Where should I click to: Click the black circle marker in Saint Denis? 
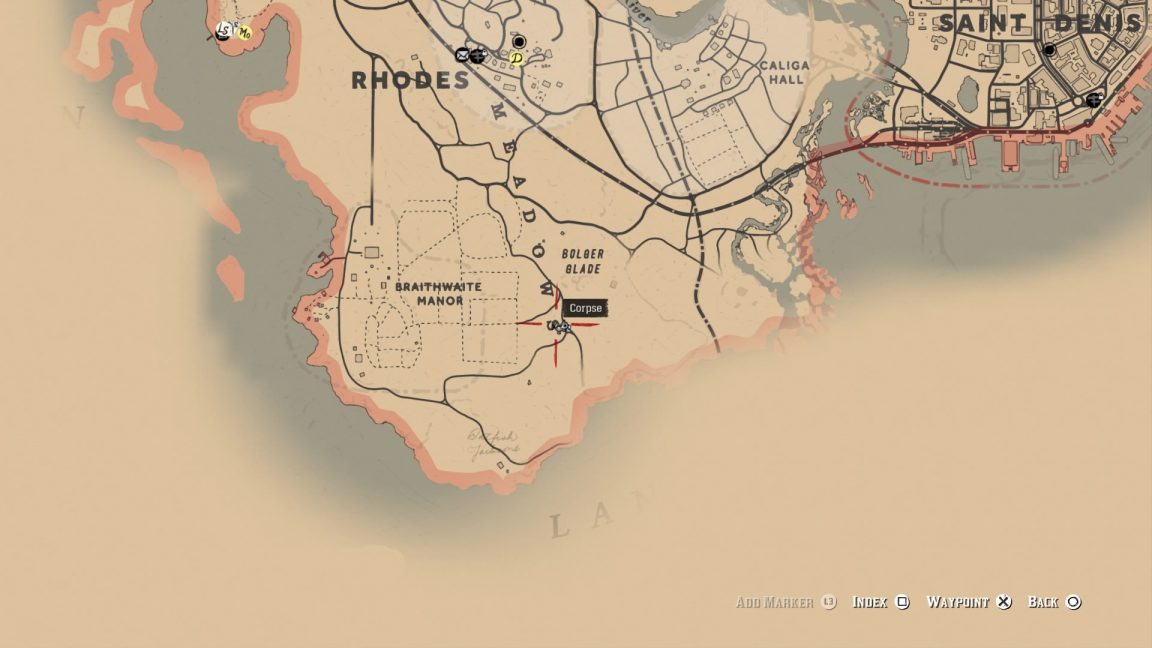point(1049,50)
